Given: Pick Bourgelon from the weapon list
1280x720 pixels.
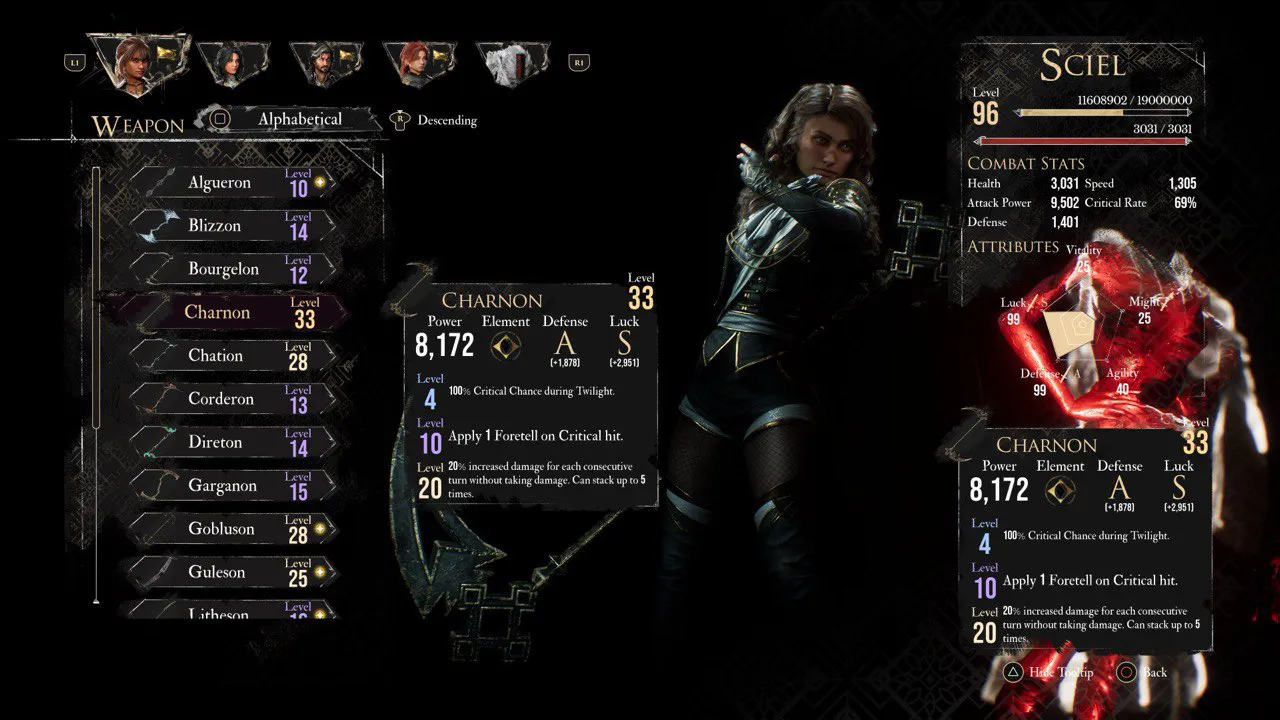Looking at the screenshot, I should click(232, 269).
